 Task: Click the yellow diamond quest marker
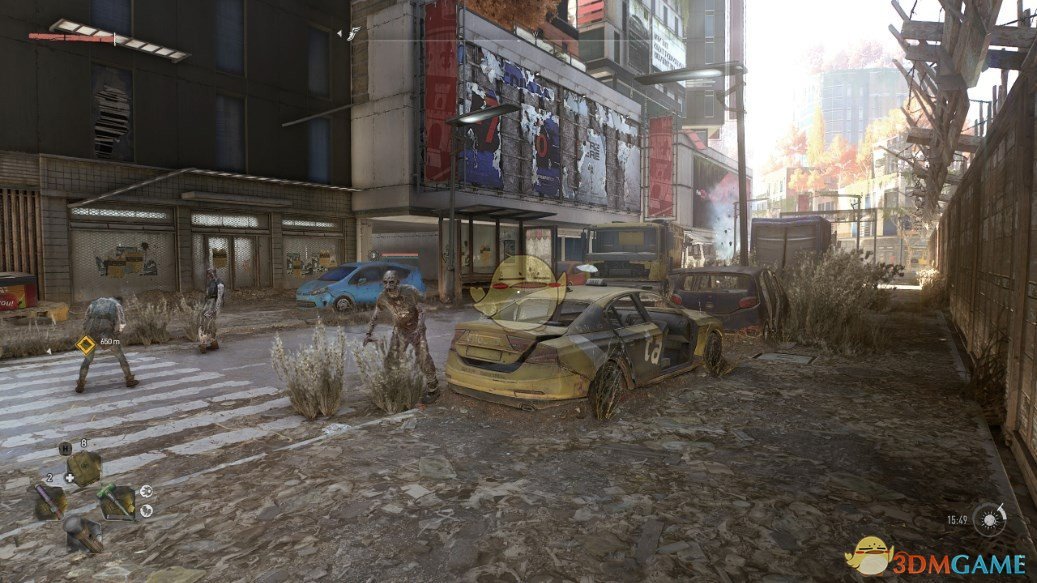point(86,345)
